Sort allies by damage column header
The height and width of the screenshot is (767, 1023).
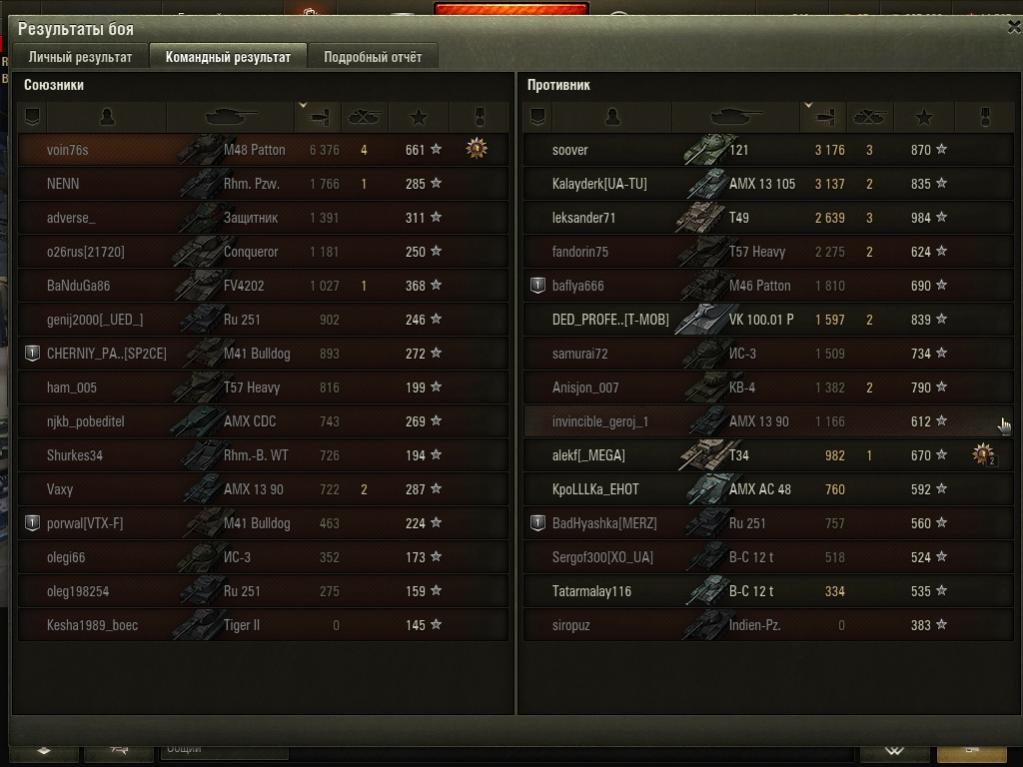tap(318, 117)
